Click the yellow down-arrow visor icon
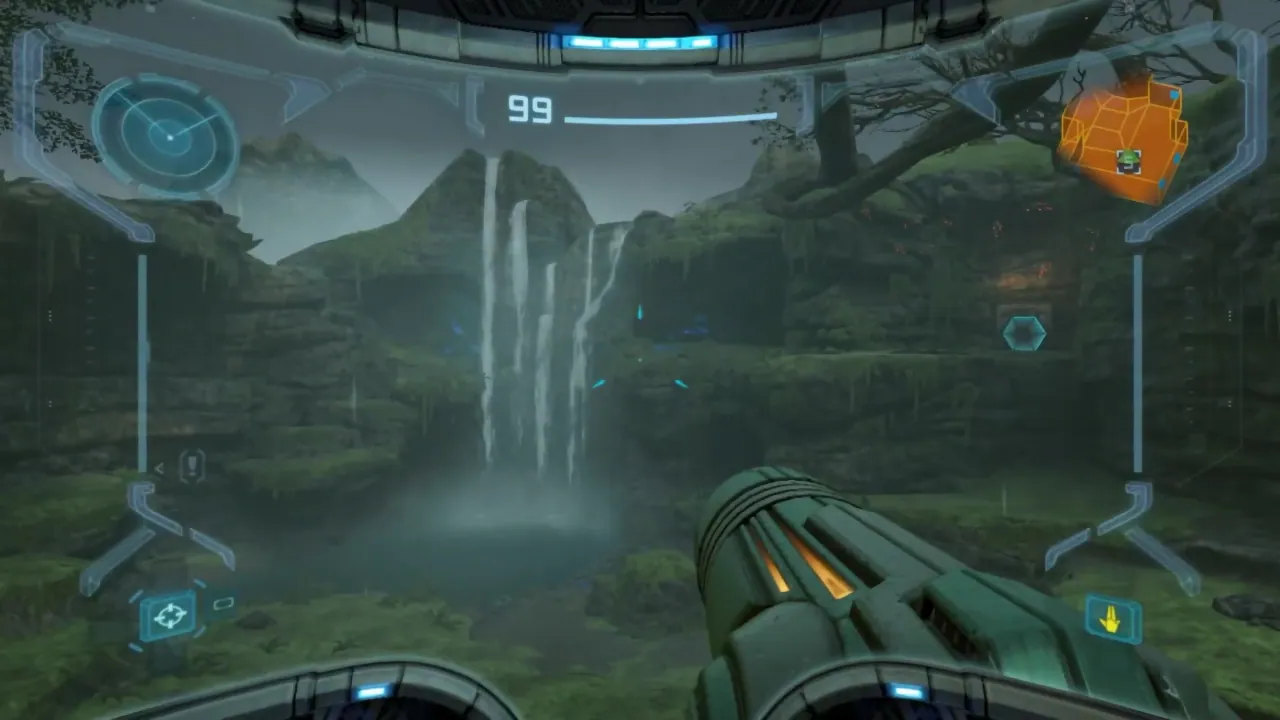Image resolution: width=1280 pixels, height=720 pixels. (x=1112, y=621)
